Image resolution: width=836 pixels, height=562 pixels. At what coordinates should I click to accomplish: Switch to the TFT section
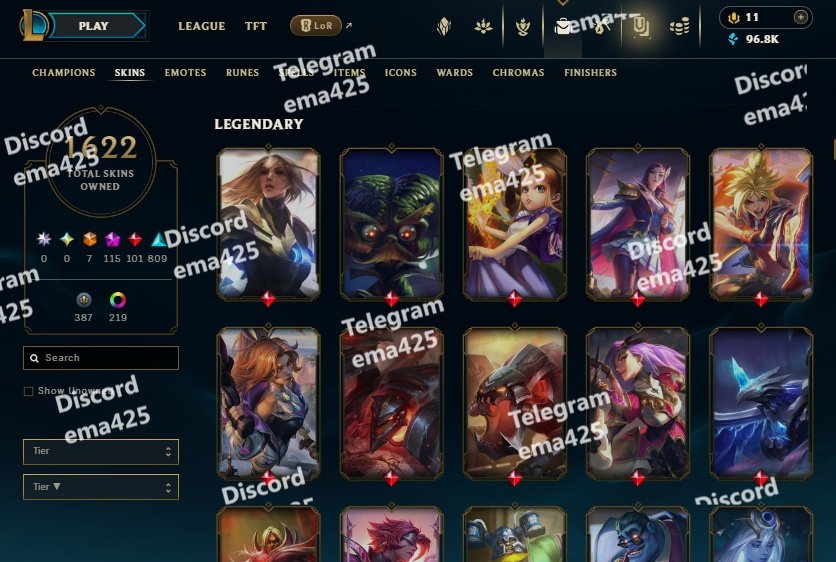click(256, 26)
